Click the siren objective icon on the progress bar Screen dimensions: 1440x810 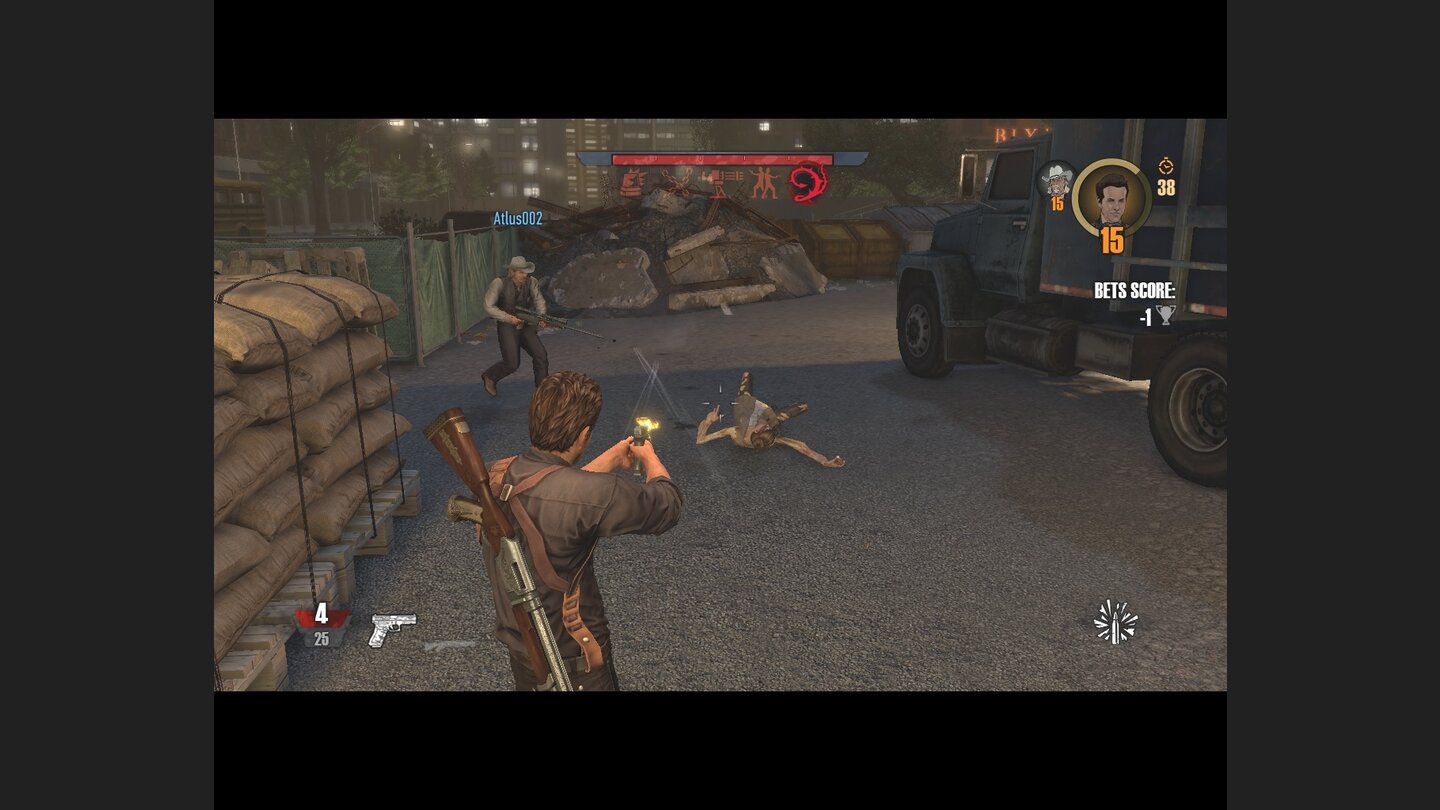tap(632, 182)
